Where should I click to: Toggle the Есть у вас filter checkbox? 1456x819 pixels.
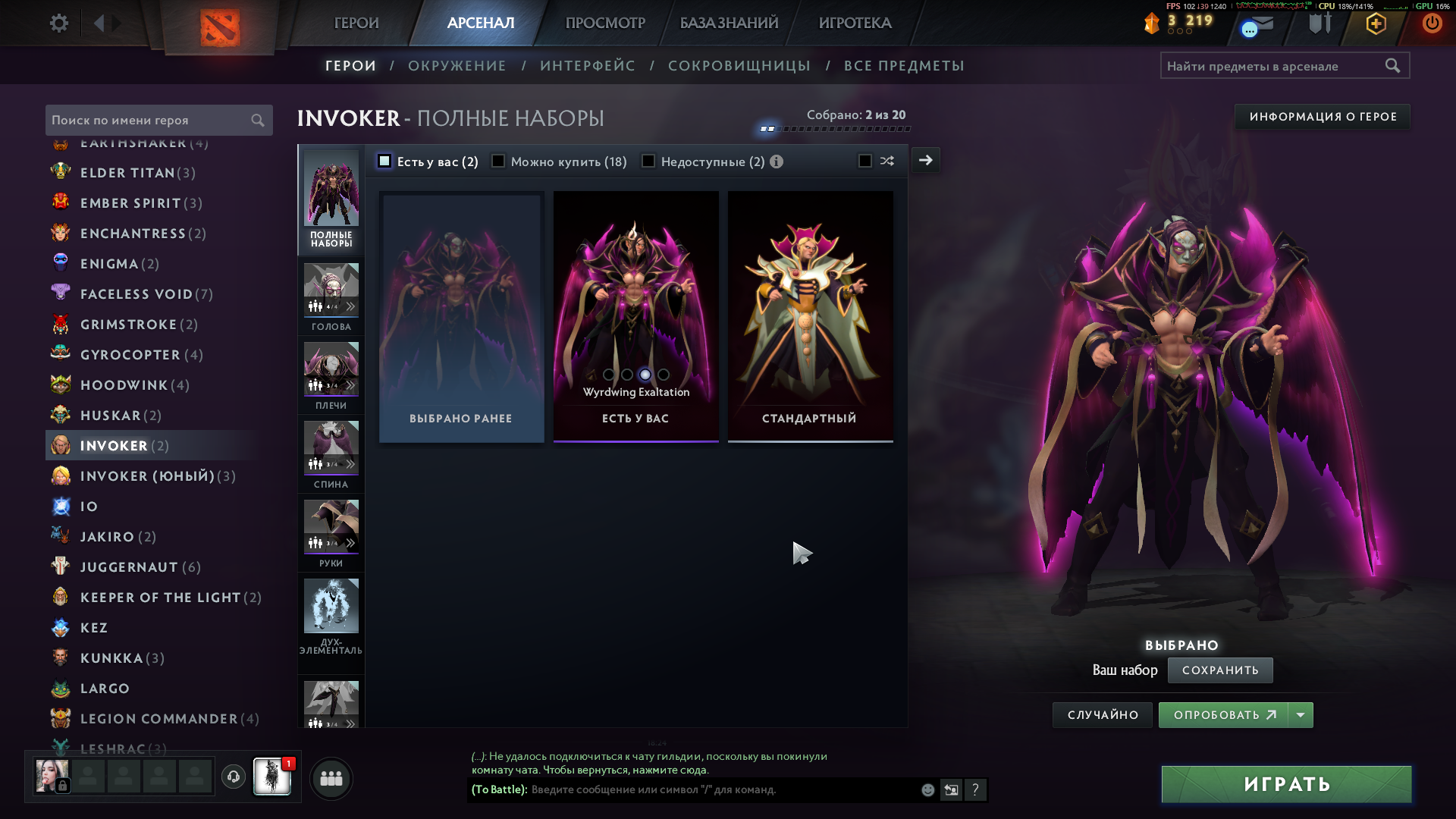384,161
